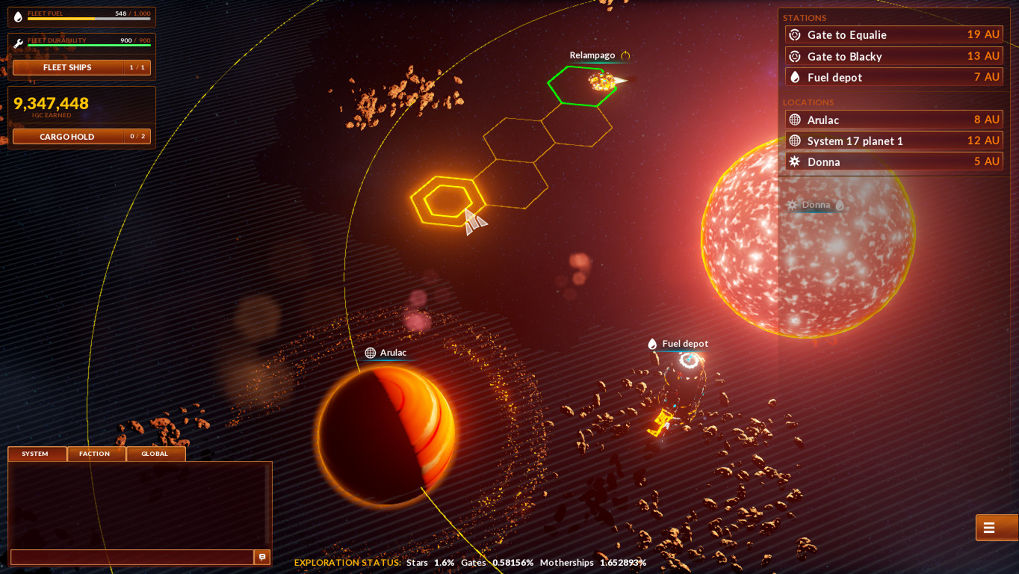Click the chat message input field
1019x574 pixels.
131,557
